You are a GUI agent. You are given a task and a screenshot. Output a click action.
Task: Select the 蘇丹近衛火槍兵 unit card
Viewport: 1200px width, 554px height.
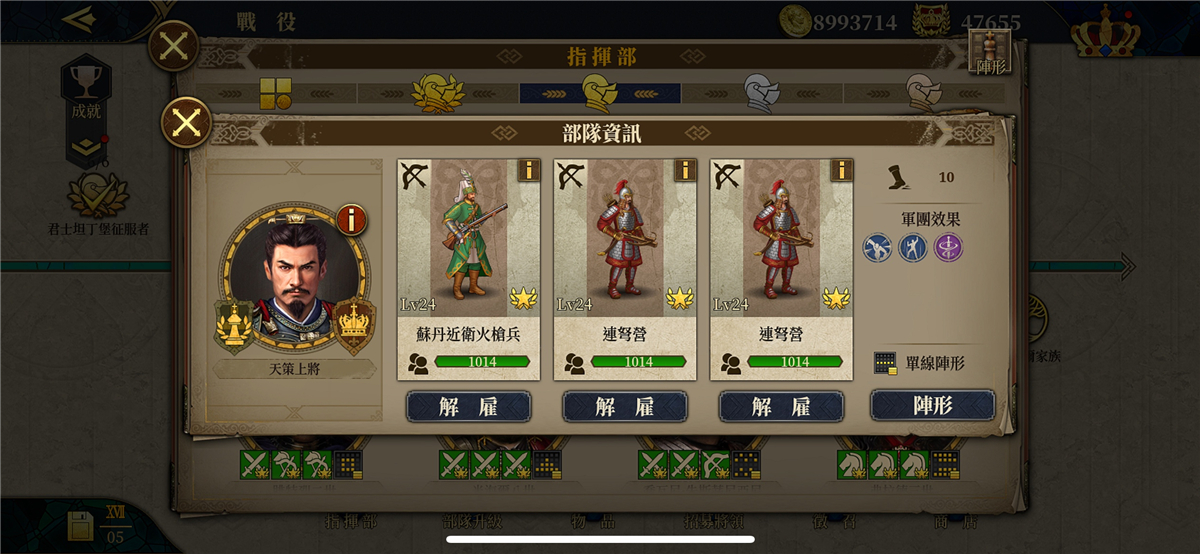[x=469, y=260]
